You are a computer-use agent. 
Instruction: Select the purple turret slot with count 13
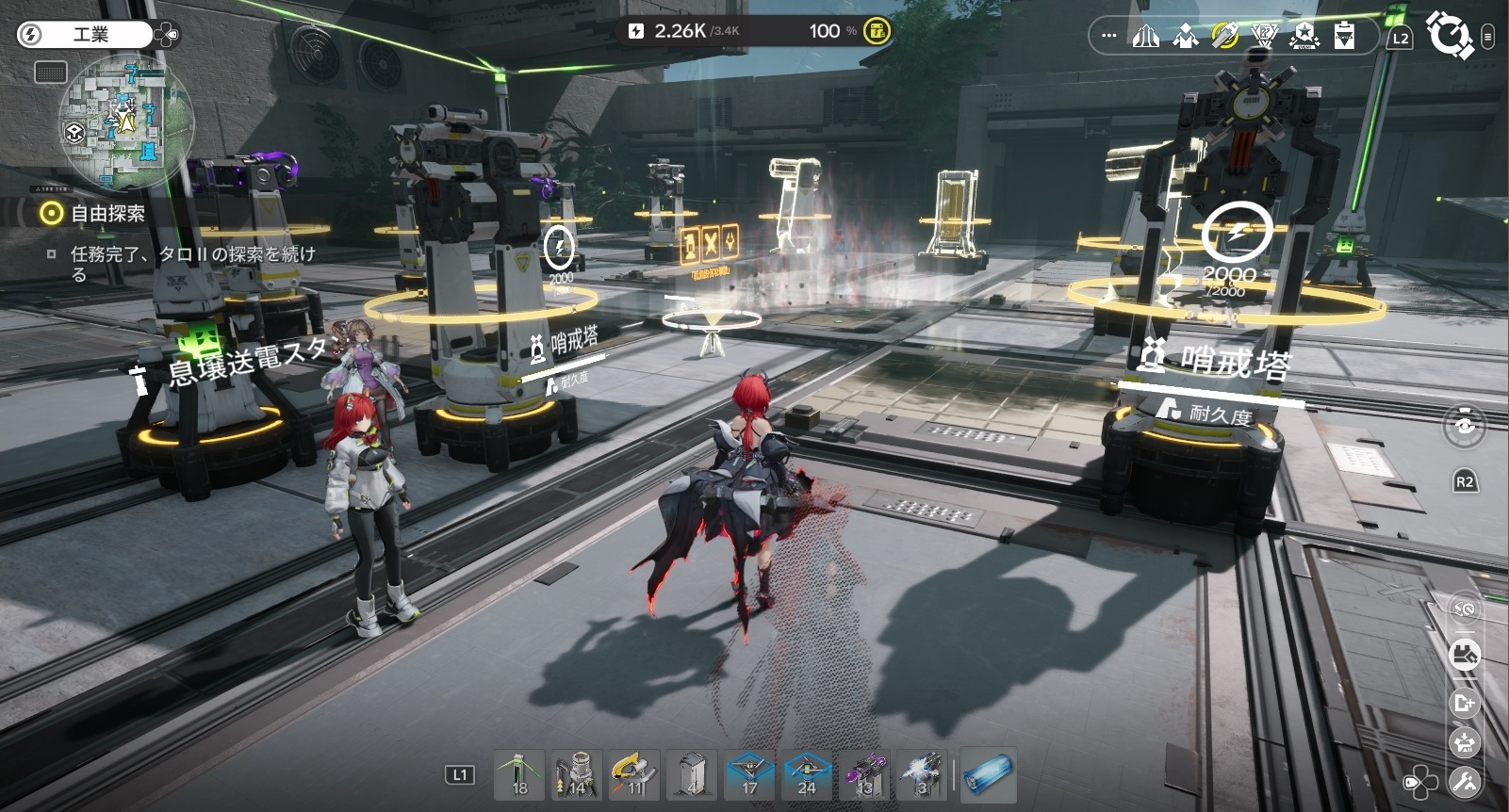(x=864, y=774)
